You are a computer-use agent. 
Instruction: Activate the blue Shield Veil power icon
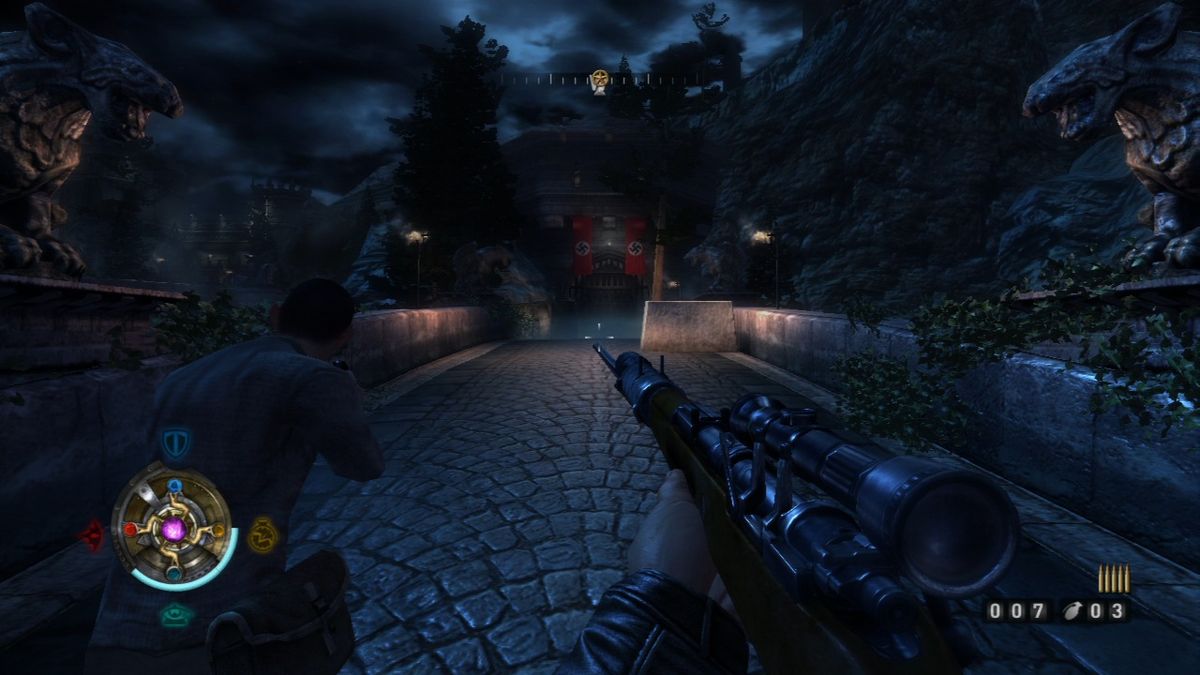click(x=175, y=443)
